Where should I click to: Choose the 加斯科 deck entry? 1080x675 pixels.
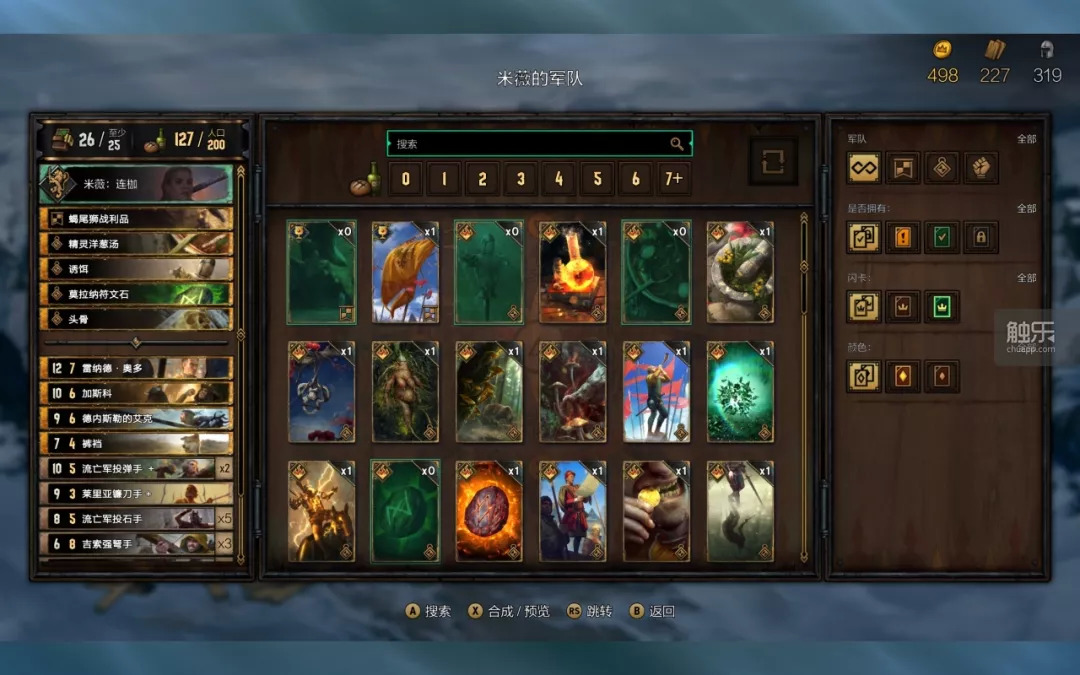135,393
